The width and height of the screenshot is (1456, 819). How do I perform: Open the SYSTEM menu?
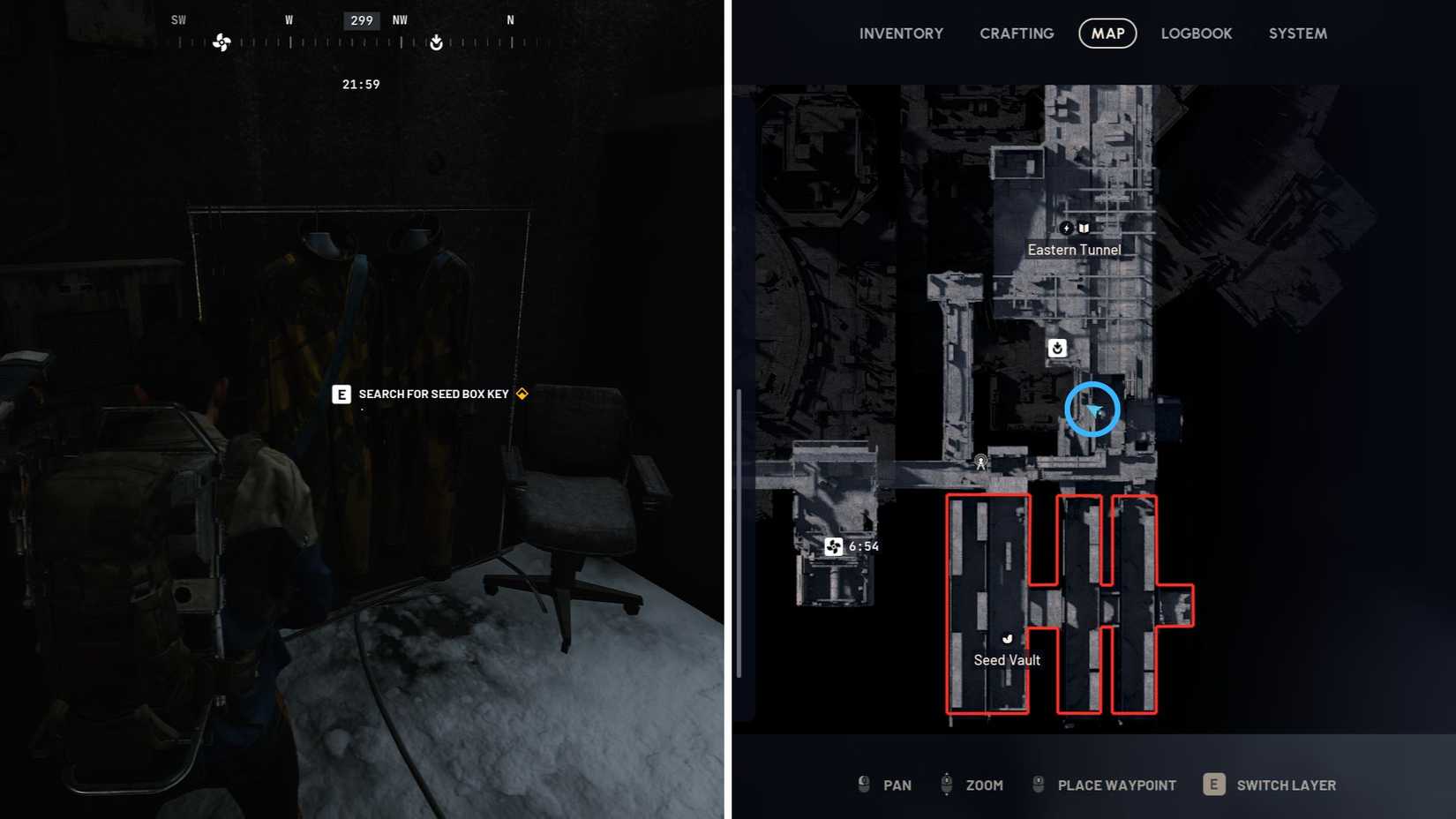pyautogui.click(x=1297, y=33)
